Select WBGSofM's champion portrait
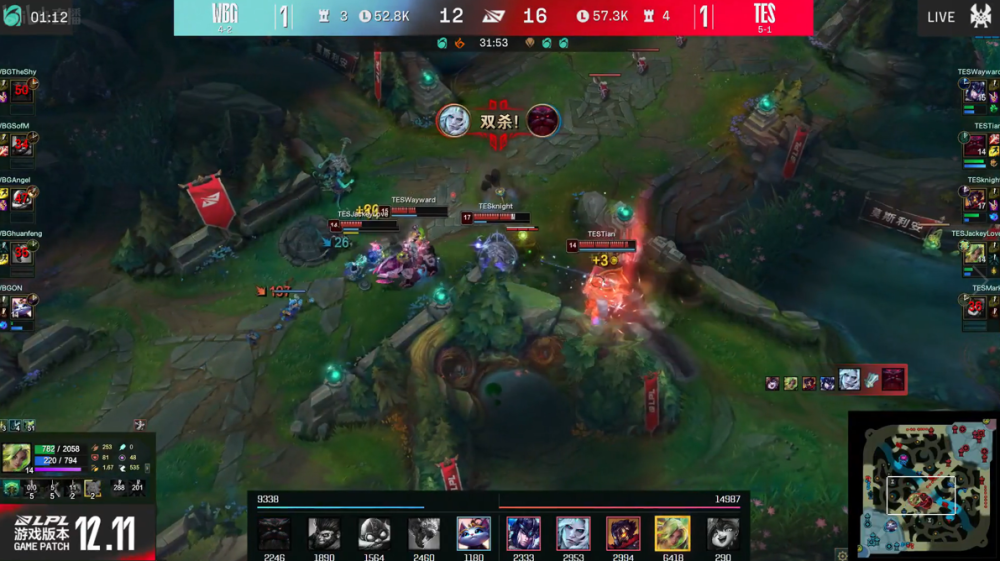 click(19, 146)
